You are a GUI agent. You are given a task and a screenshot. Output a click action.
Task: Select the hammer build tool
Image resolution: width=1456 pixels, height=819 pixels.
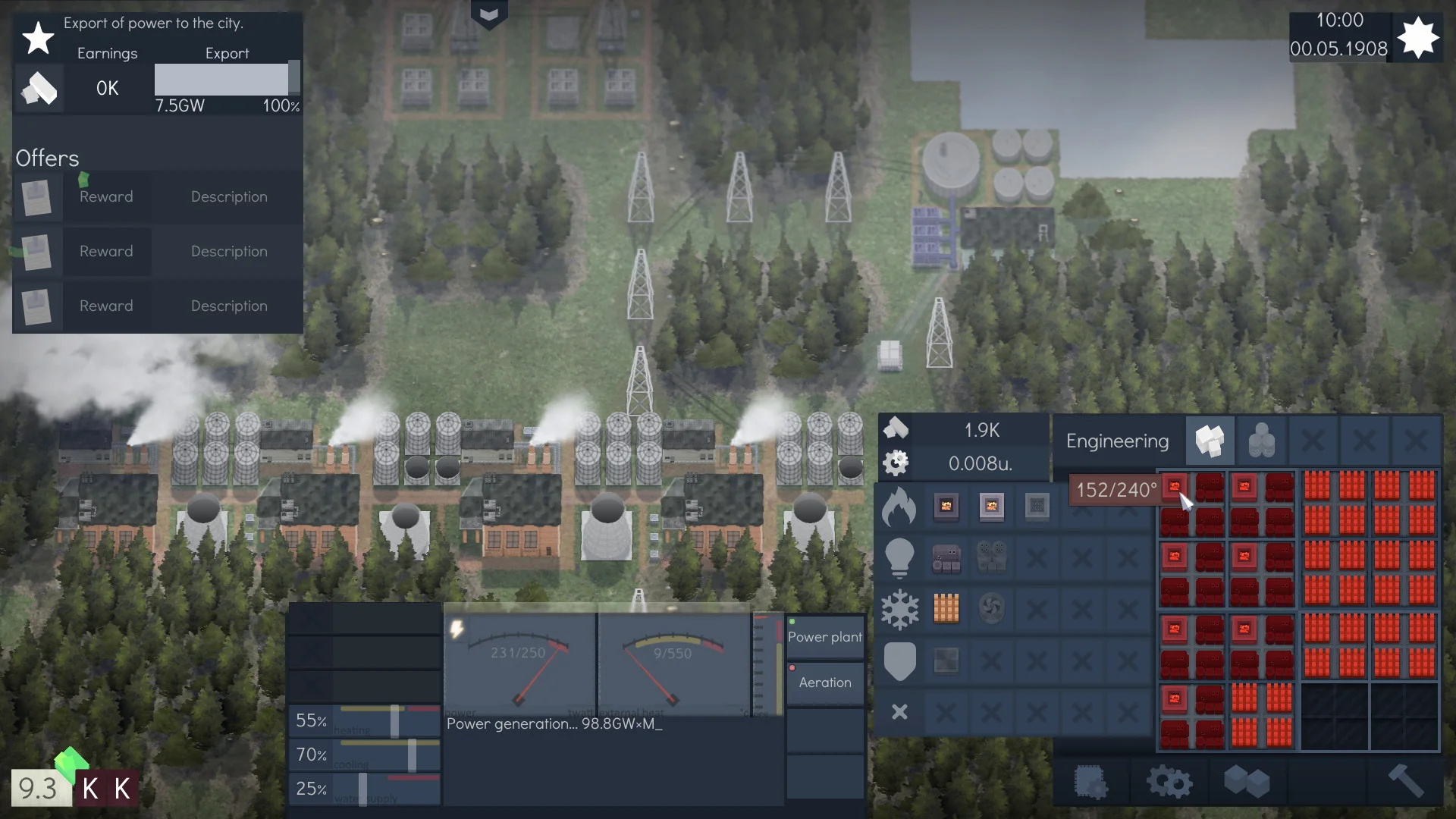(x=1404, y=781)
